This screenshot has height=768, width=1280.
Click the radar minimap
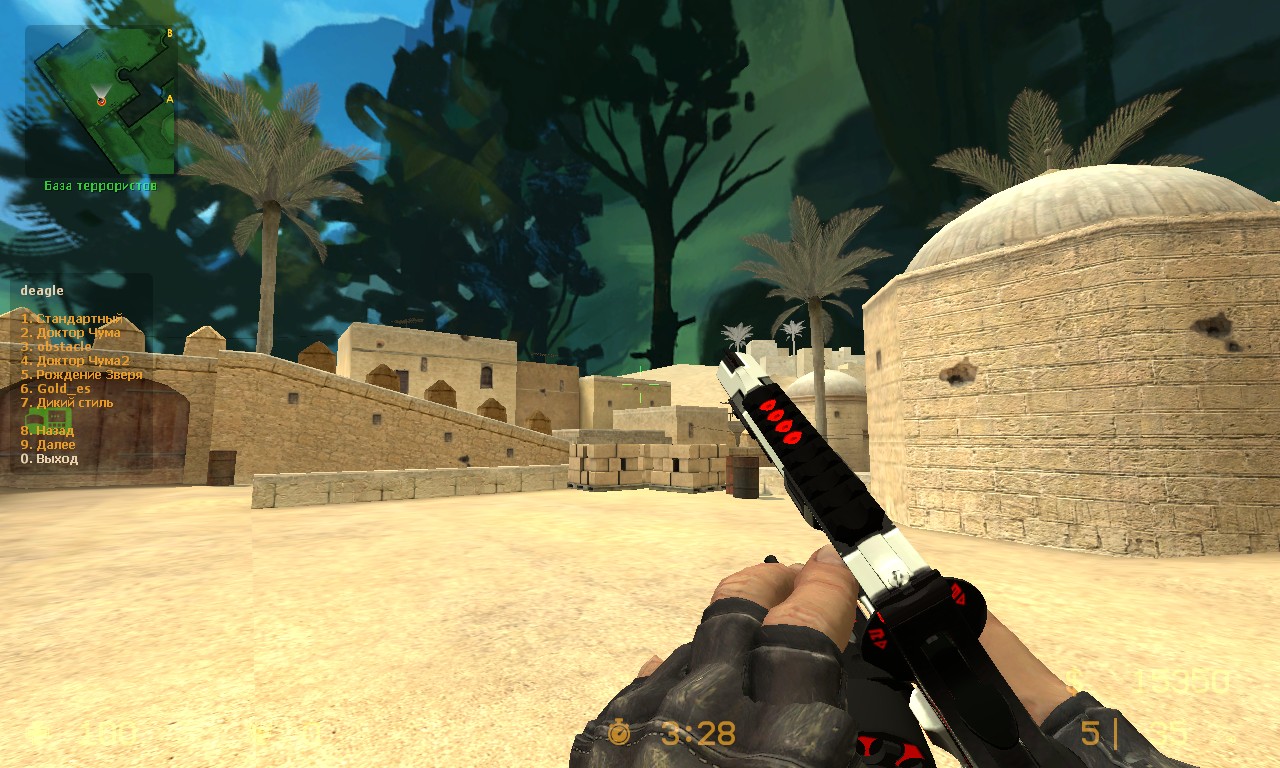(101, 100)
